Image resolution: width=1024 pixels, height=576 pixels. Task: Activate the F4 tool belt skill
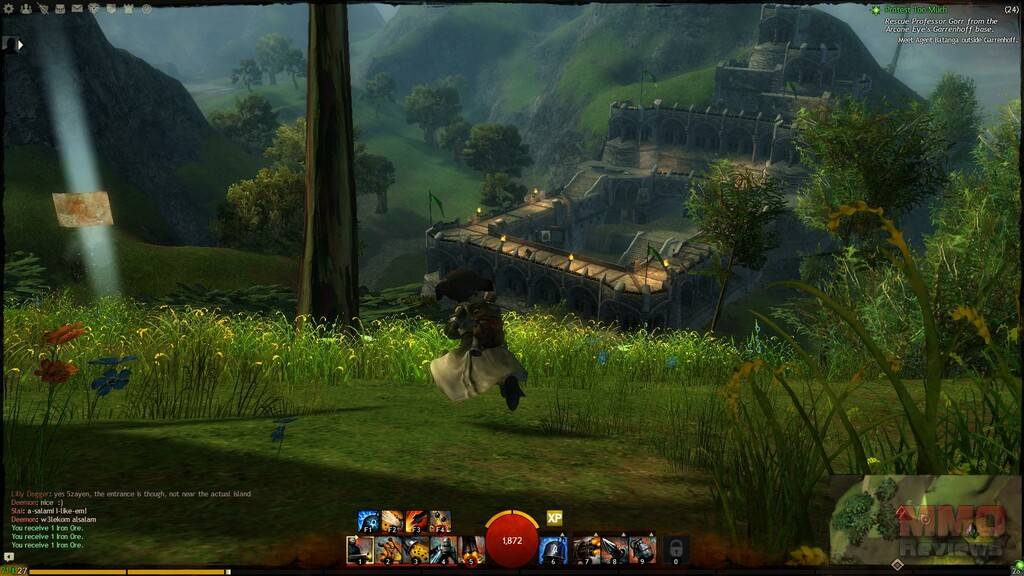(x=440, y=521)
